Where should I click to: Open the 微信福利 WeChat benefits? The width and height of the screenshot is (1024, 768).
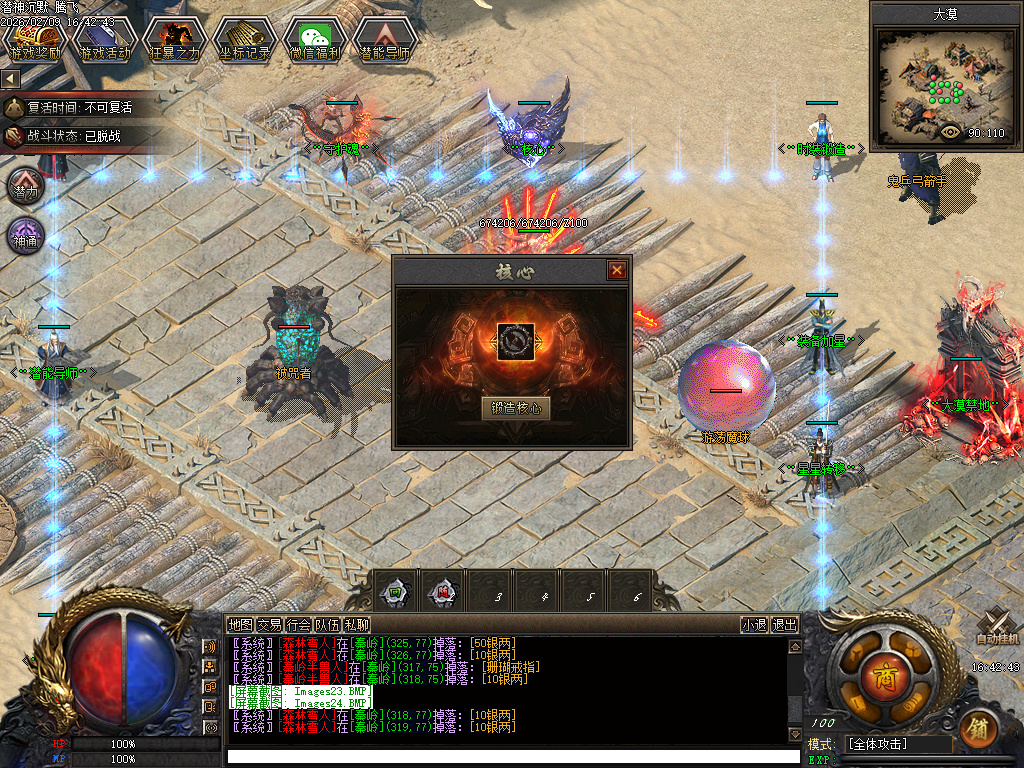click(315, 40)
